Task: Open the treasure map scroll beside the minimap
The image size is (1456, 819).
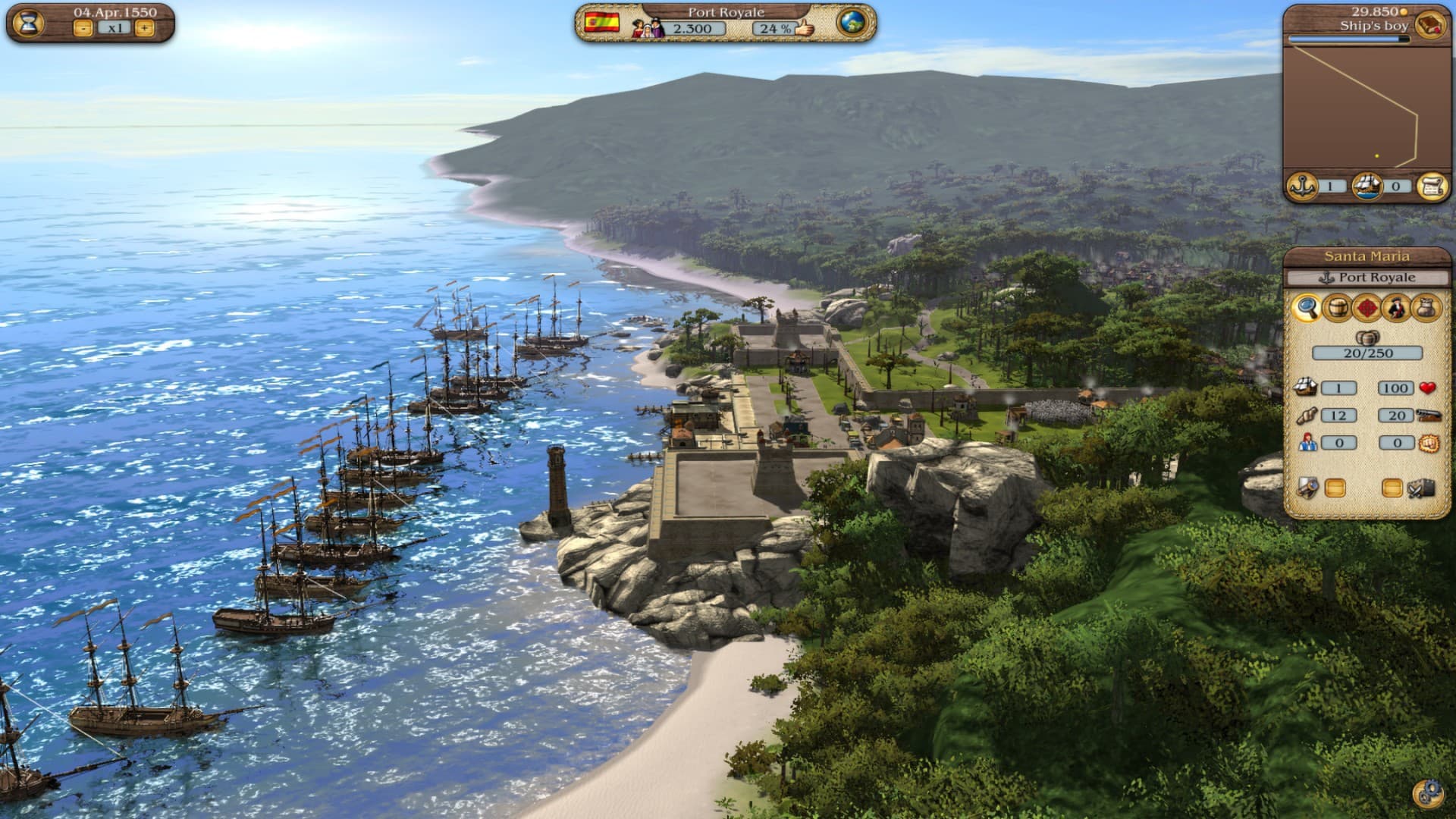Action: coord(1433,186)
